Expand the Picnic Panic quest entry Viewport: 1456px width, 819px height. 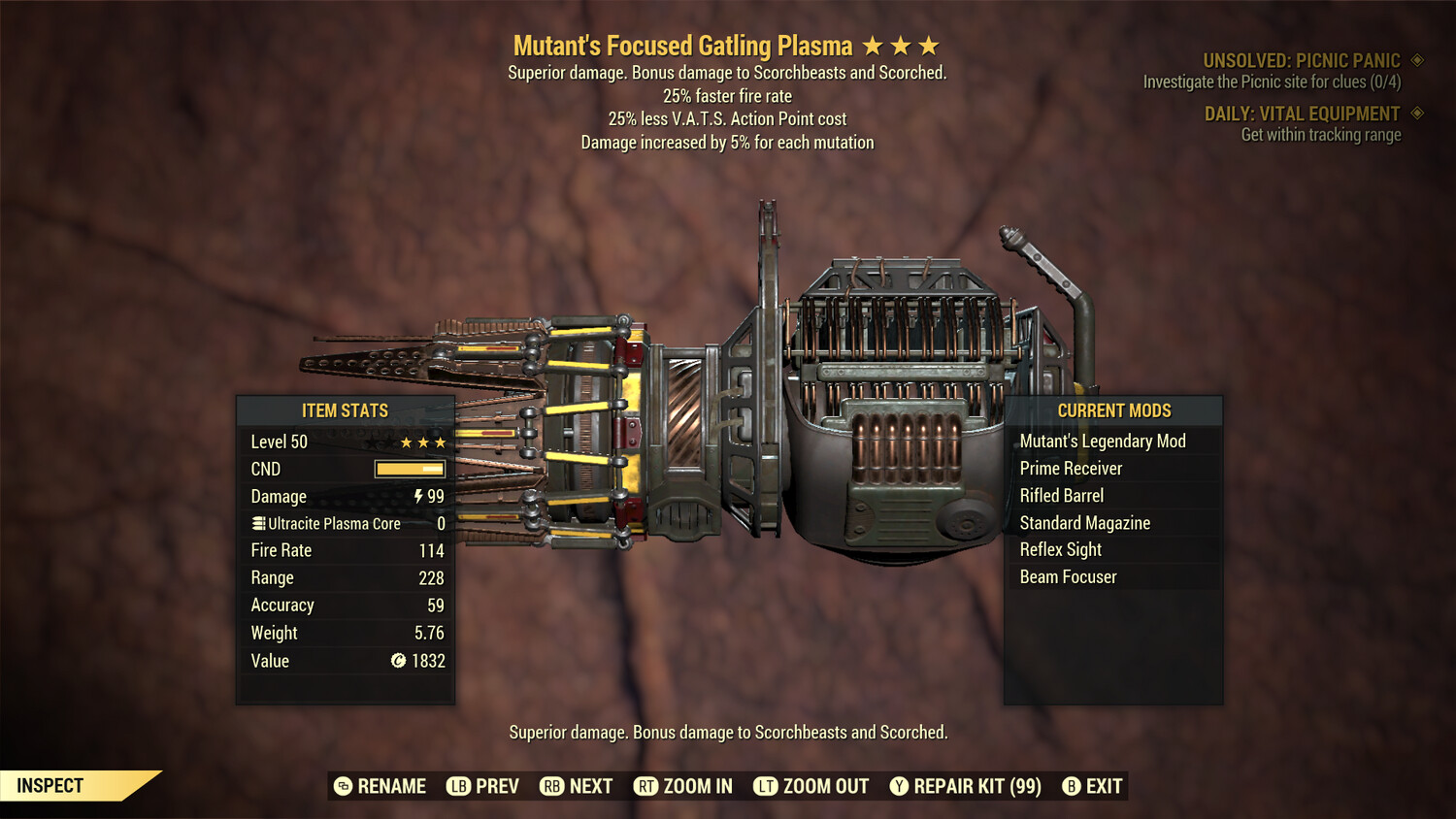pyautogui.click(x=1301, y=58)
